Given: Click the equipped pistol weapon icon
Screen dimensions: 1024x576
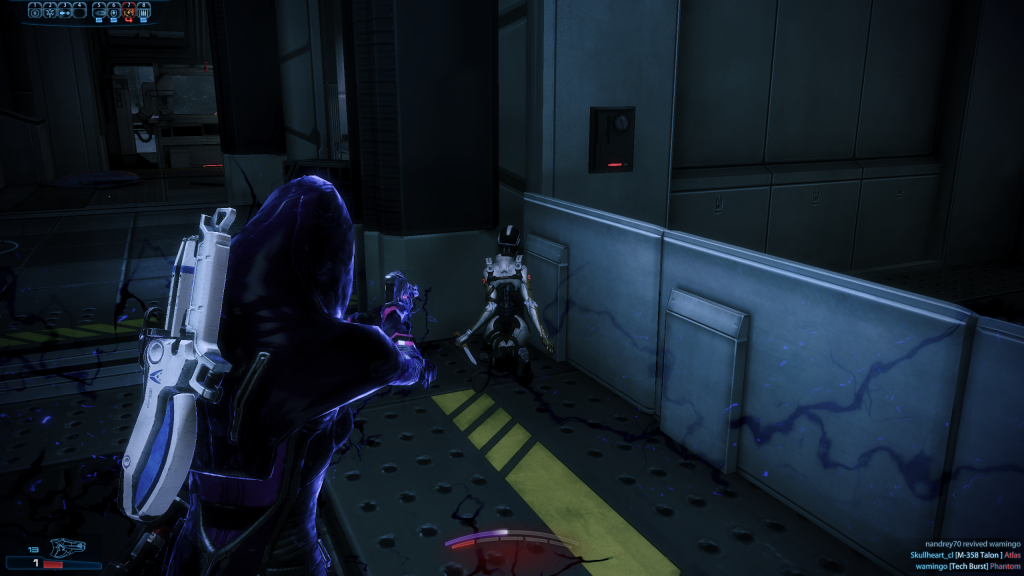Looking at the screenshot, I should click(68, 548).
